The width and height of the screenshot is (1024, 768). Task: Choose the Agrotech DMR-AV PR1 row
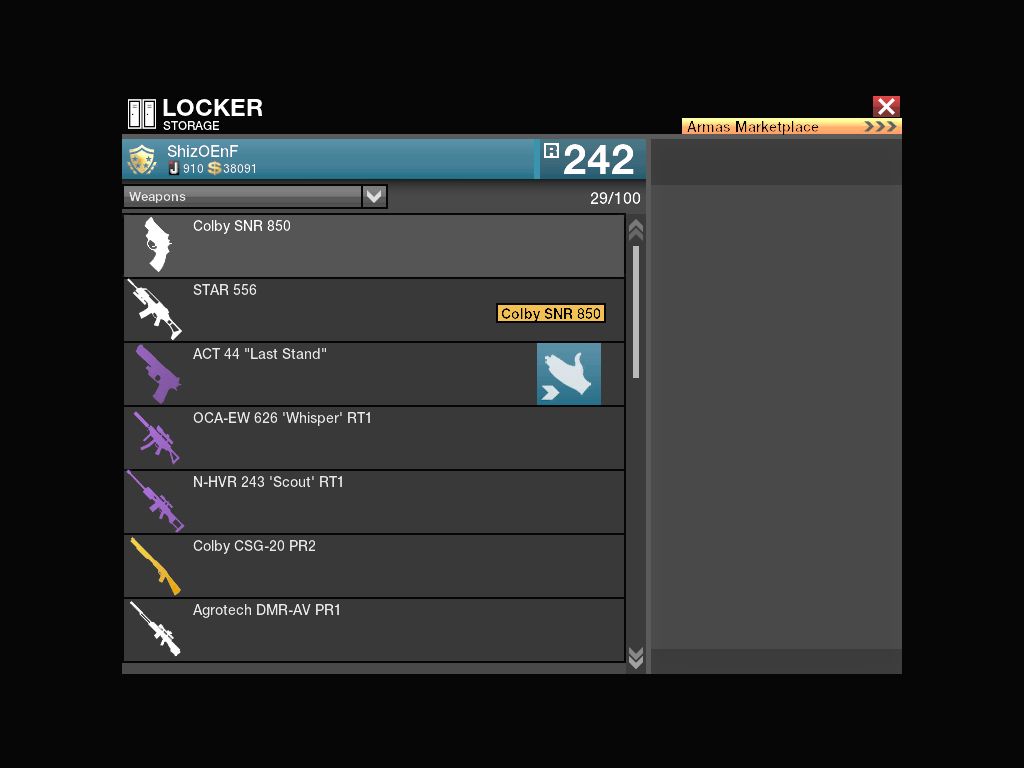[373, 630]
